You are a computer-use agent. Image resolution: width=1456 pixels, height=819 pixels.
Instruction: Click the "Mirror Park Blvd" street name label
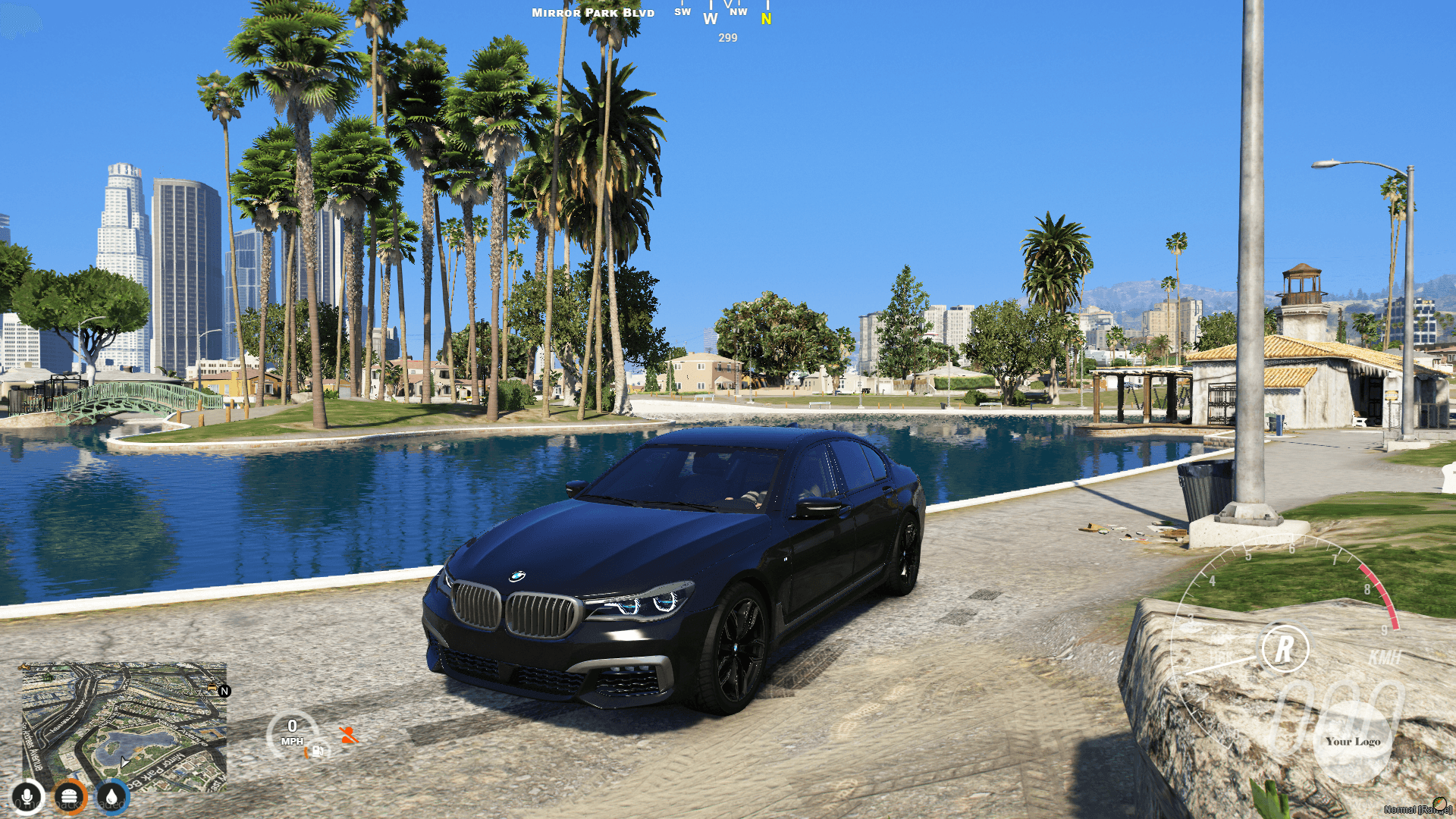(593, 12)
